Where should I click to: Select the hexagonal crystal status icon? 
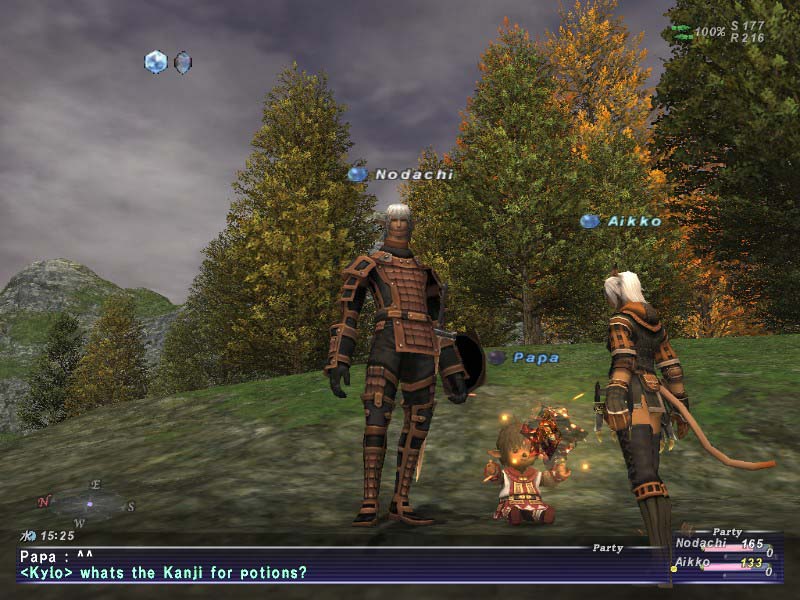coord(155,62)
